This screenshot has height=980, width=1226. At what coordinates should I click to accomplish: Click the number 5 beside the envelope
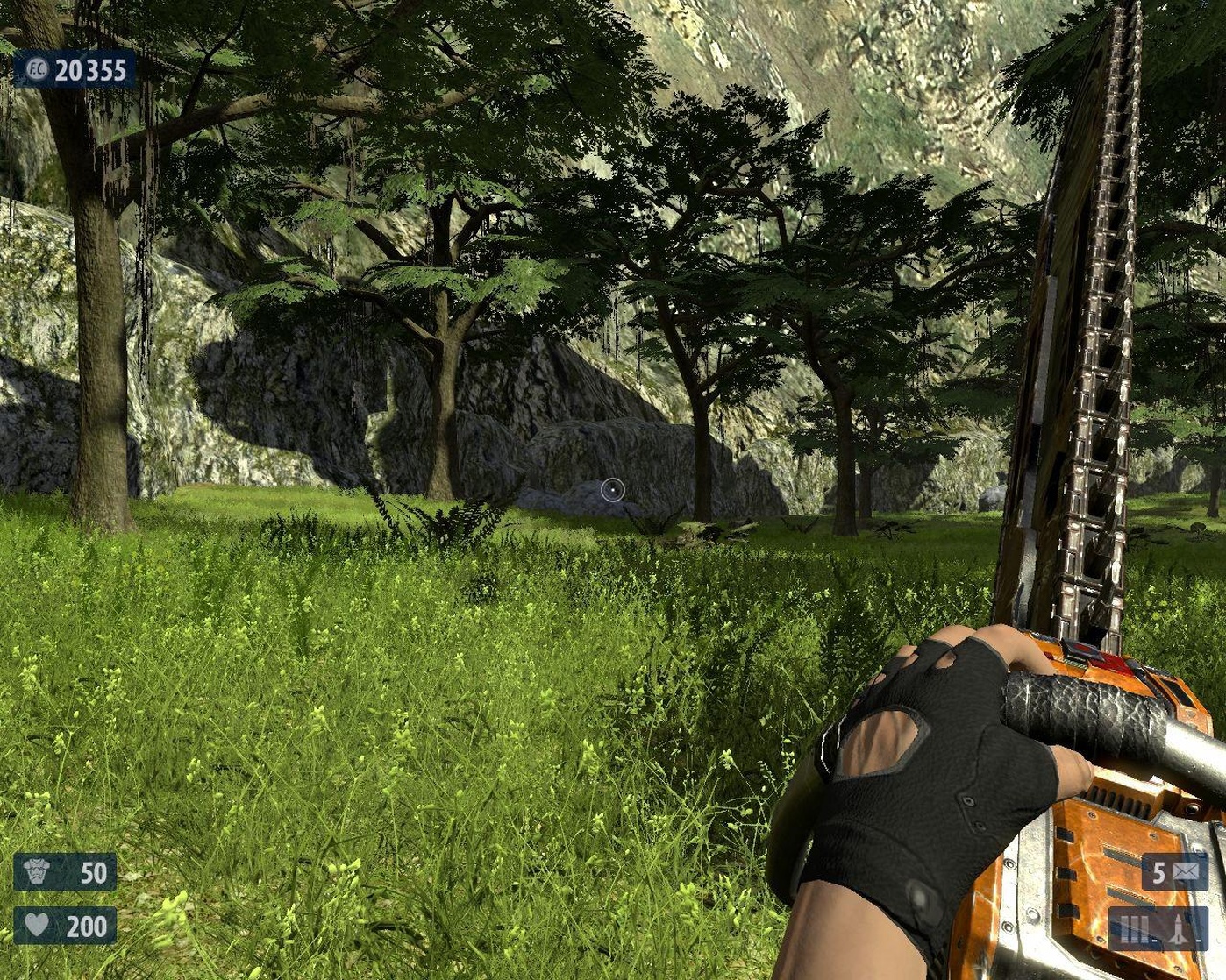click(x=1161, y=872)
